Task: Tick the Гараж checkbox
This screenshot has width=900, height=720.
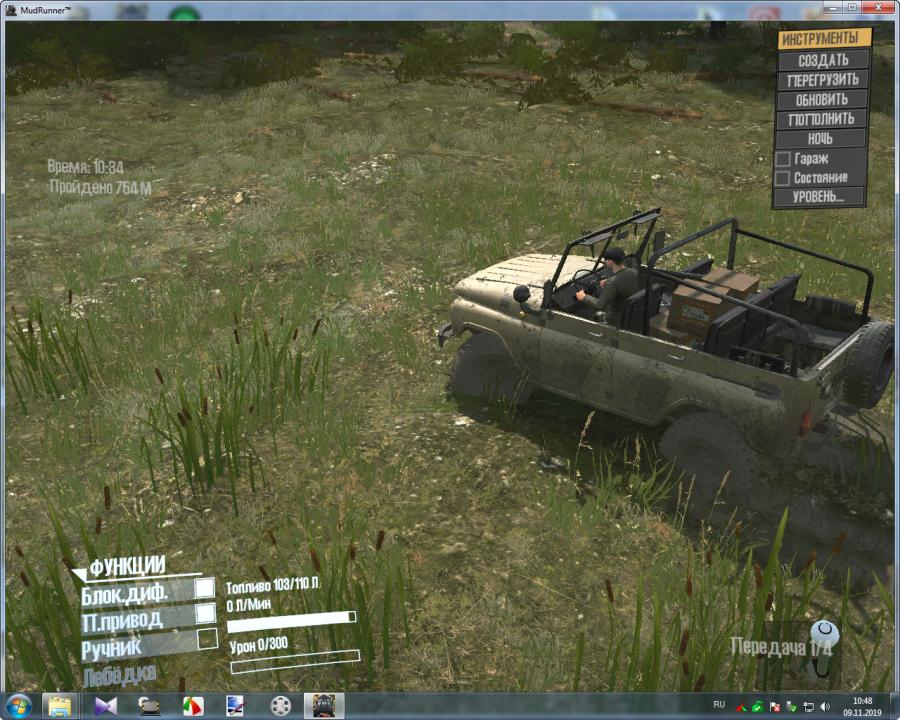Action: pyautogui.click(x=783, y=159)
